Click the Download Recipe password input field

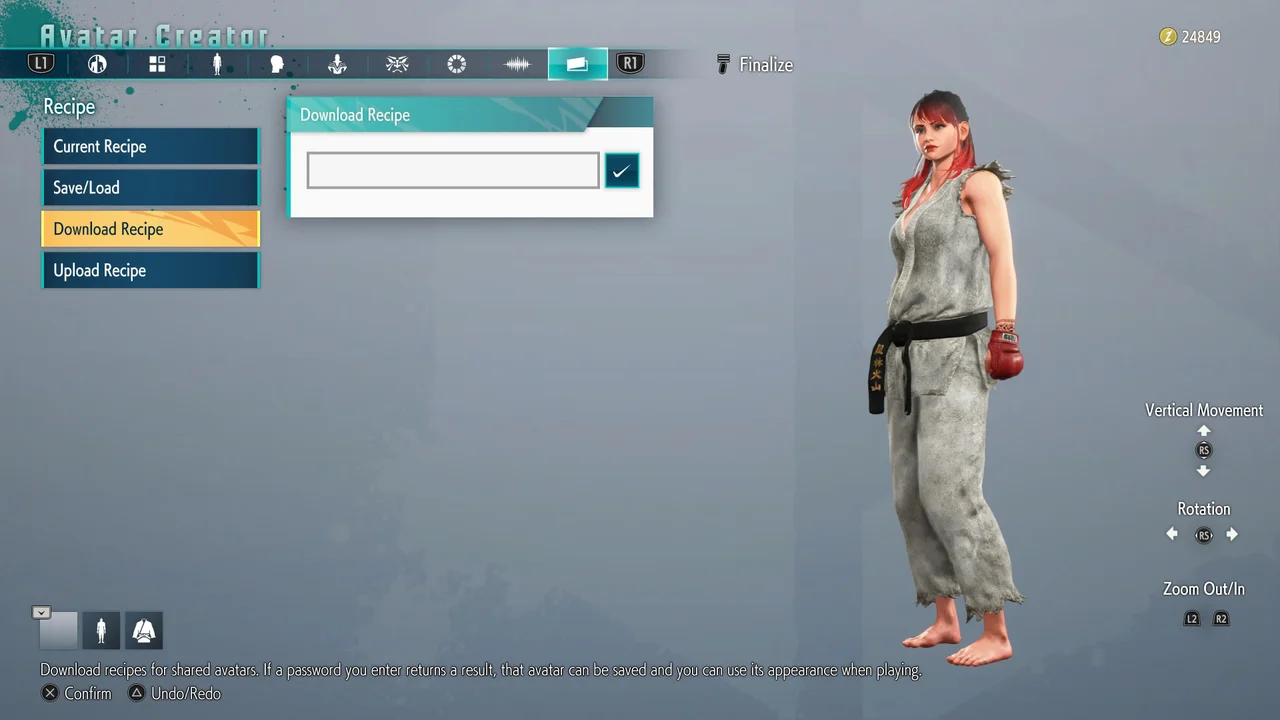pos(452,170)
